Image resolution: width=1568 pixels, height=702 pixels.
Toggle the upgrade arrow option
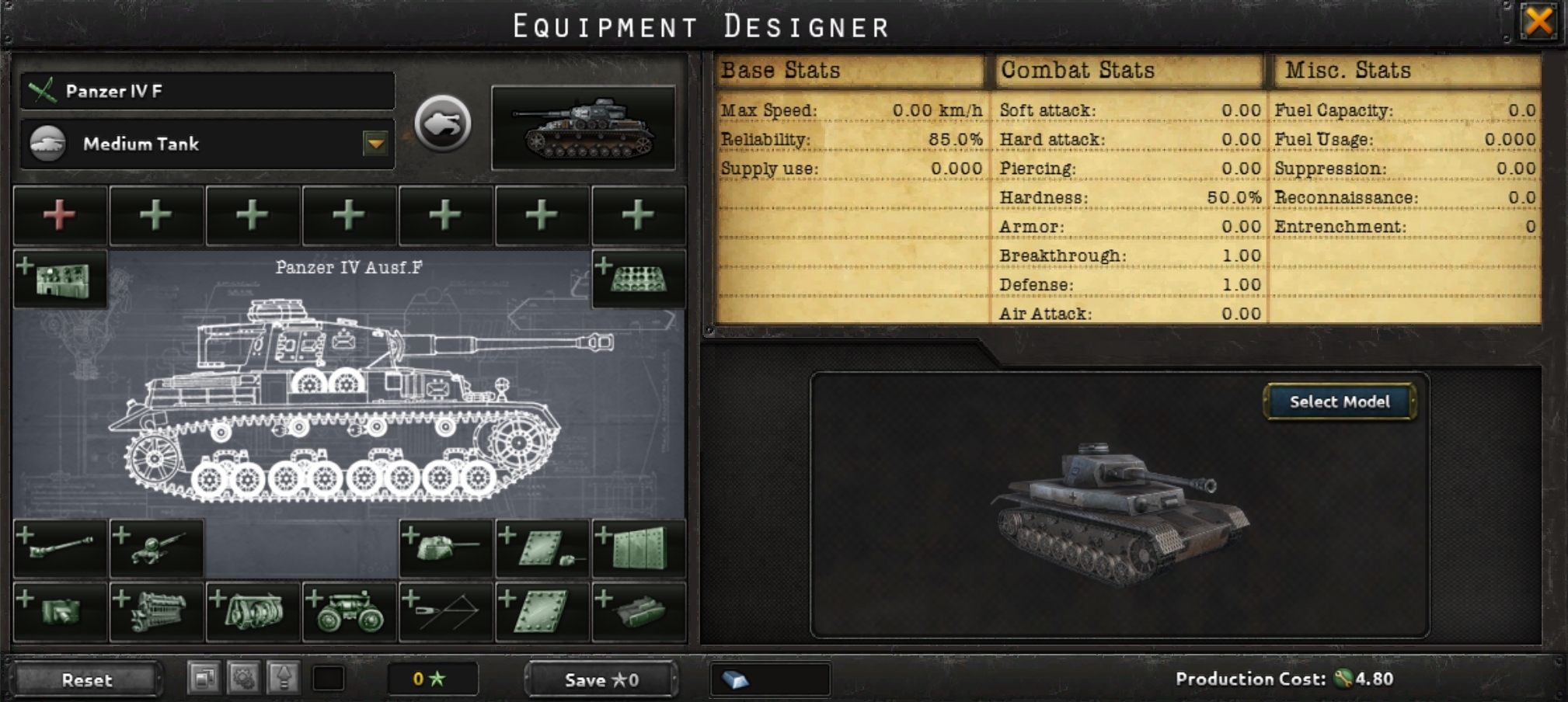click(x=284, y=679)
